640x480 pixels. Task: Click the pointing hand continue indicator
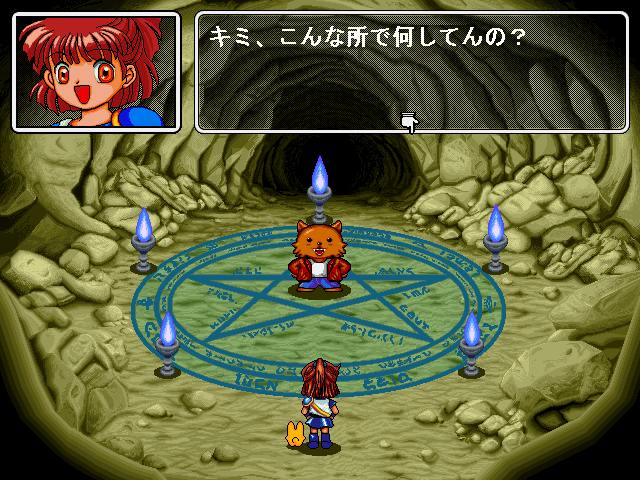click(x=409, y=122)
